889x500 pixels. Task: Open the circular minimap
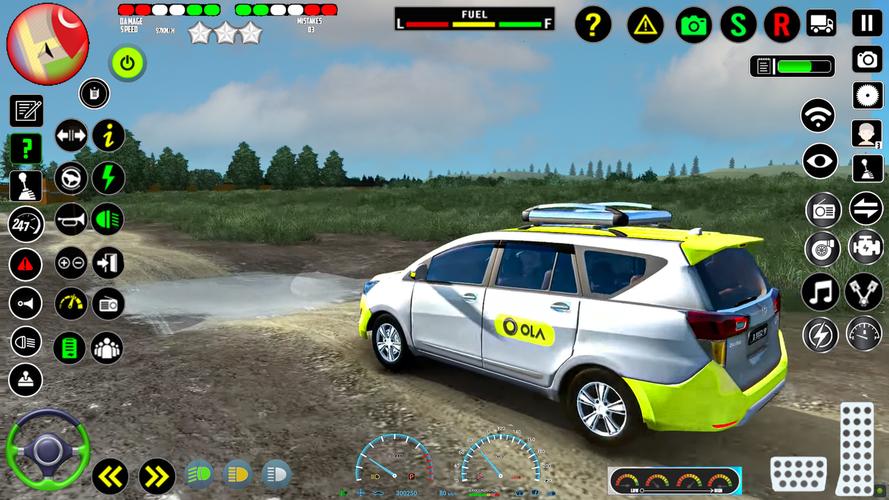click(47, 43)
